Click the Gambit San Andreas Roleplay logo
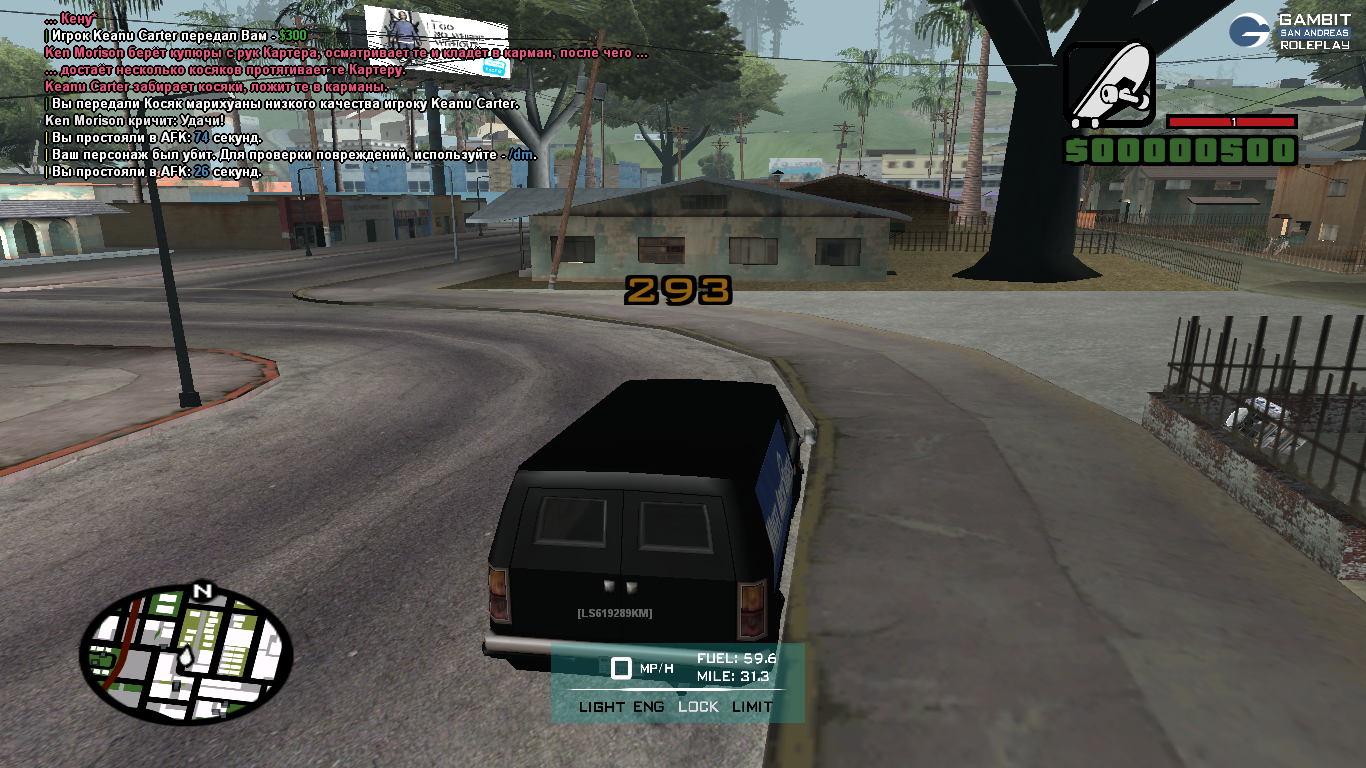 [x=1295, y=31]
